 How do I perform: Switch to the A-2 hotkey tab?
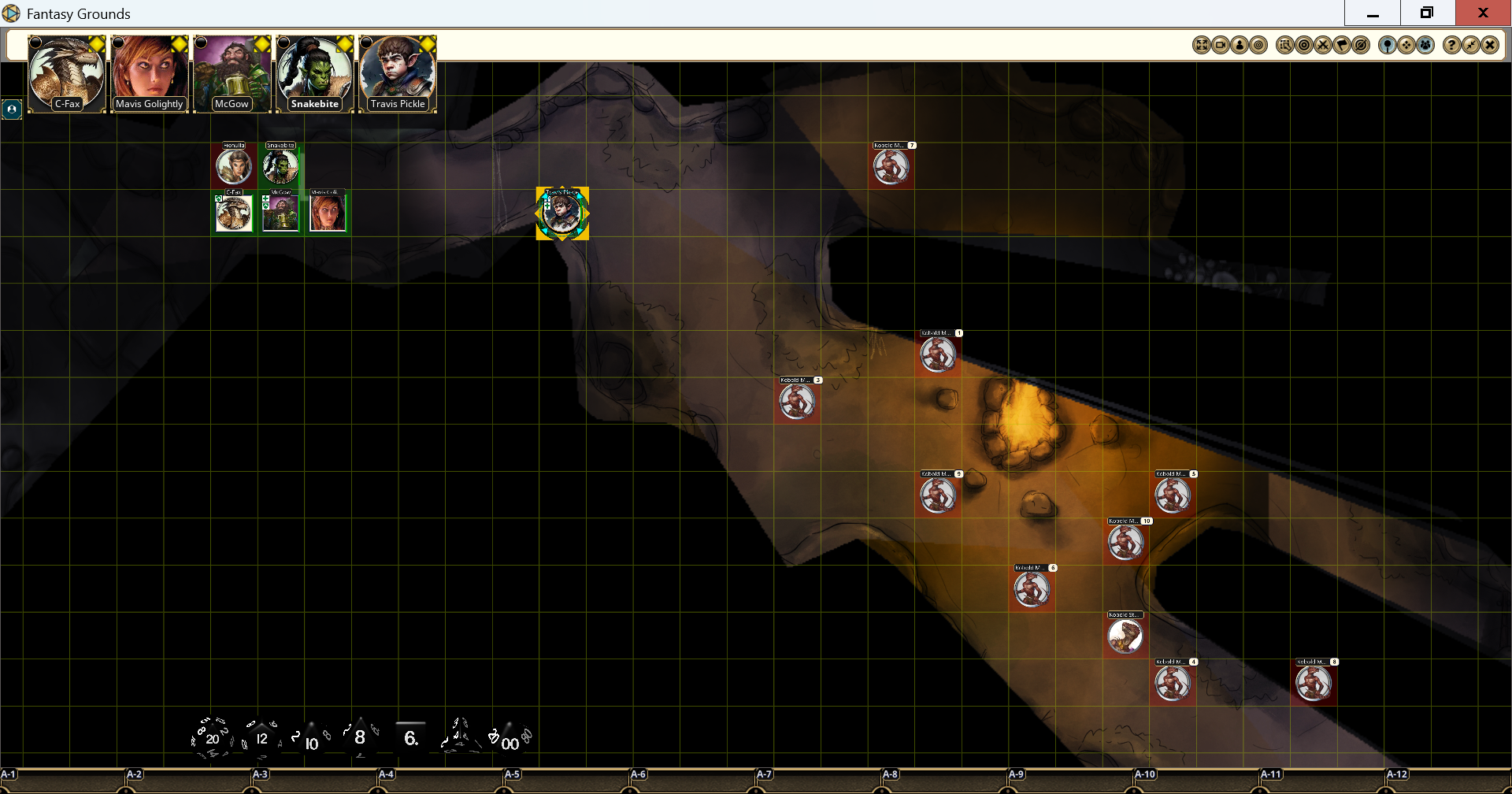tap(135, 775)
